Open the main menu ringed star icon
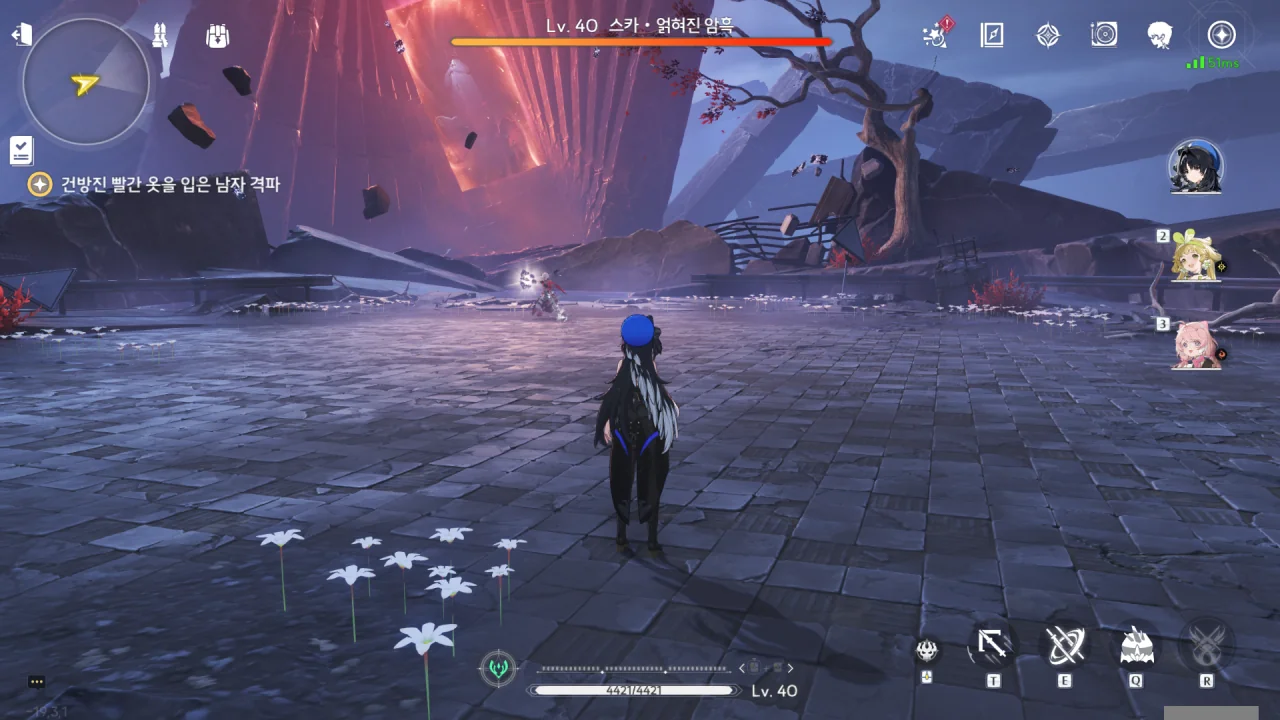The height and width of the screenshot is (720, 1280). pyautogui.click(x=1221, y=36)
